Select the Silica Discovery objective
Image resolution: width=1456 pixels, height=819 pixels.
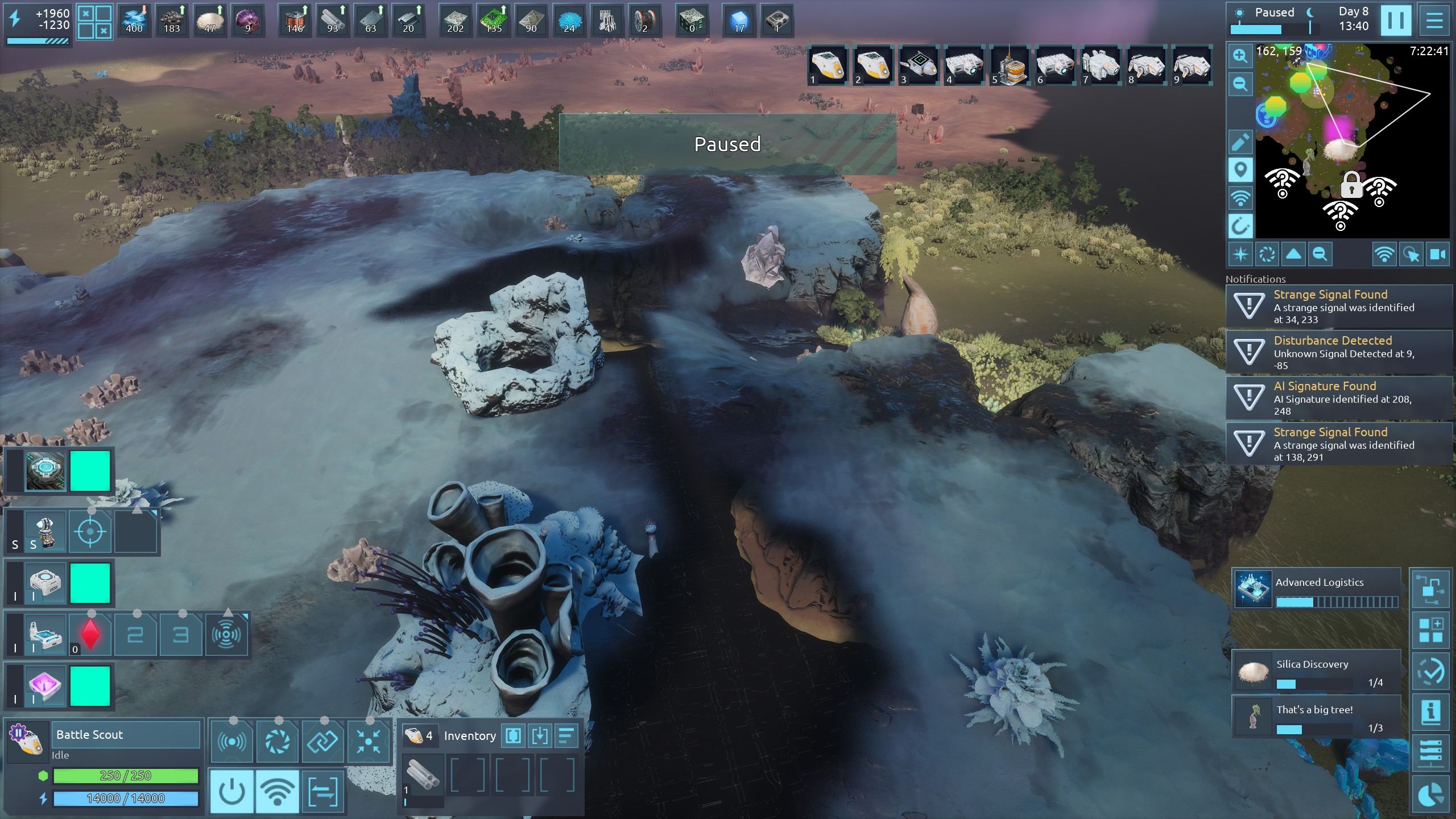point(1316,671)
